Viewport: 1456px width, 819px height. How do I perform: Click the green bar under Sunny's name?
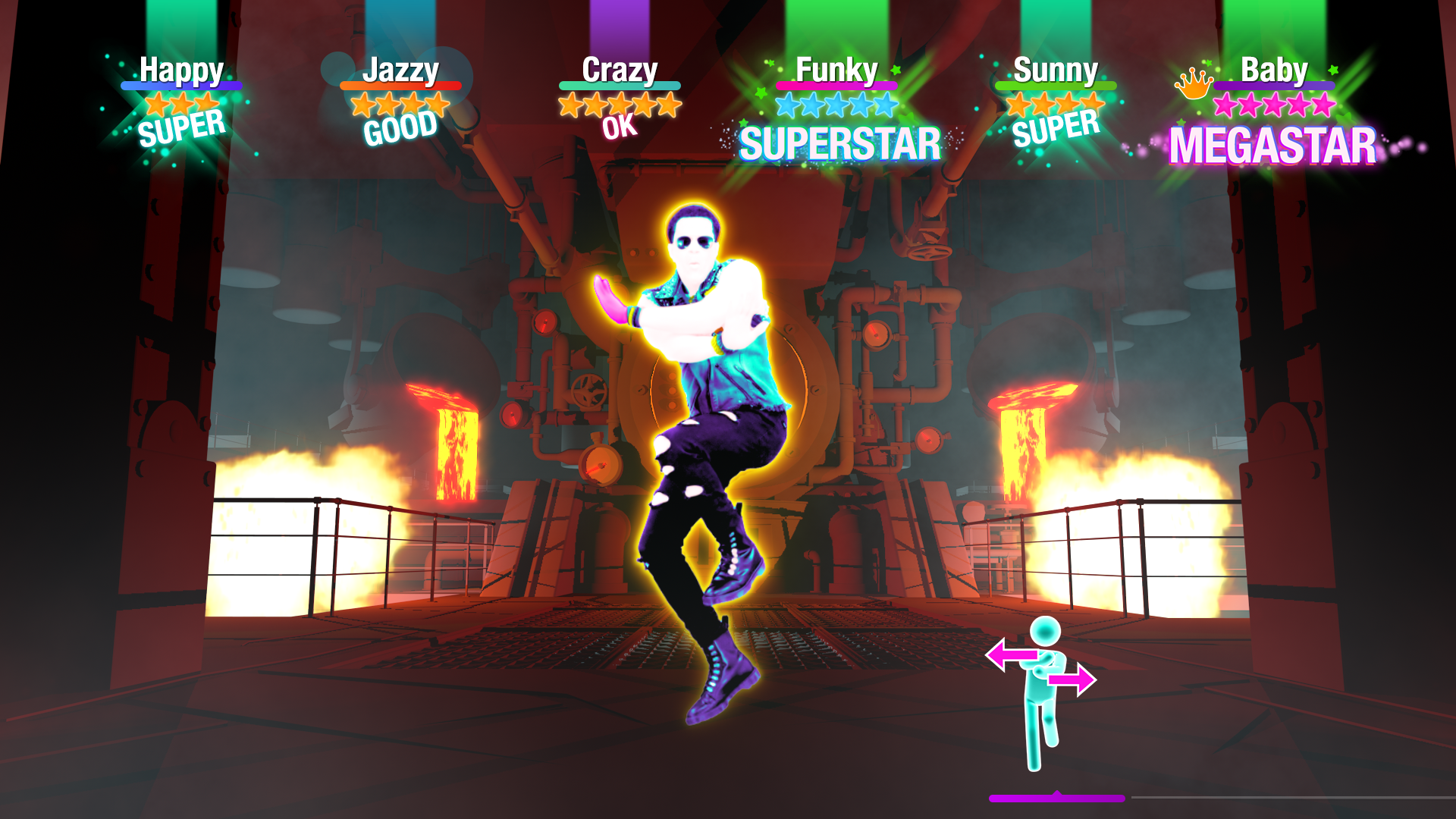coord(1057,86)
